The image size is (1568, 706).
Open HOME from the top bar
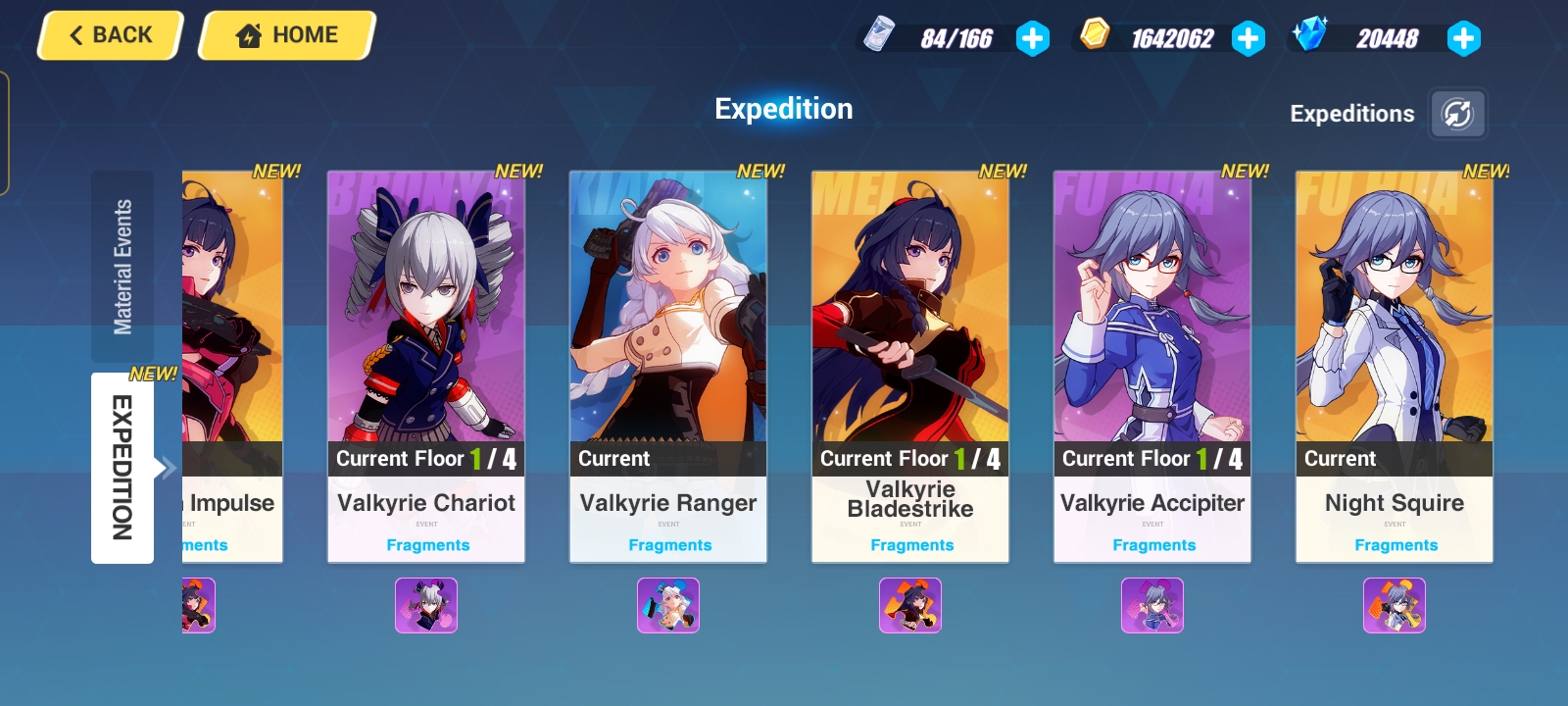coord(285,34)
